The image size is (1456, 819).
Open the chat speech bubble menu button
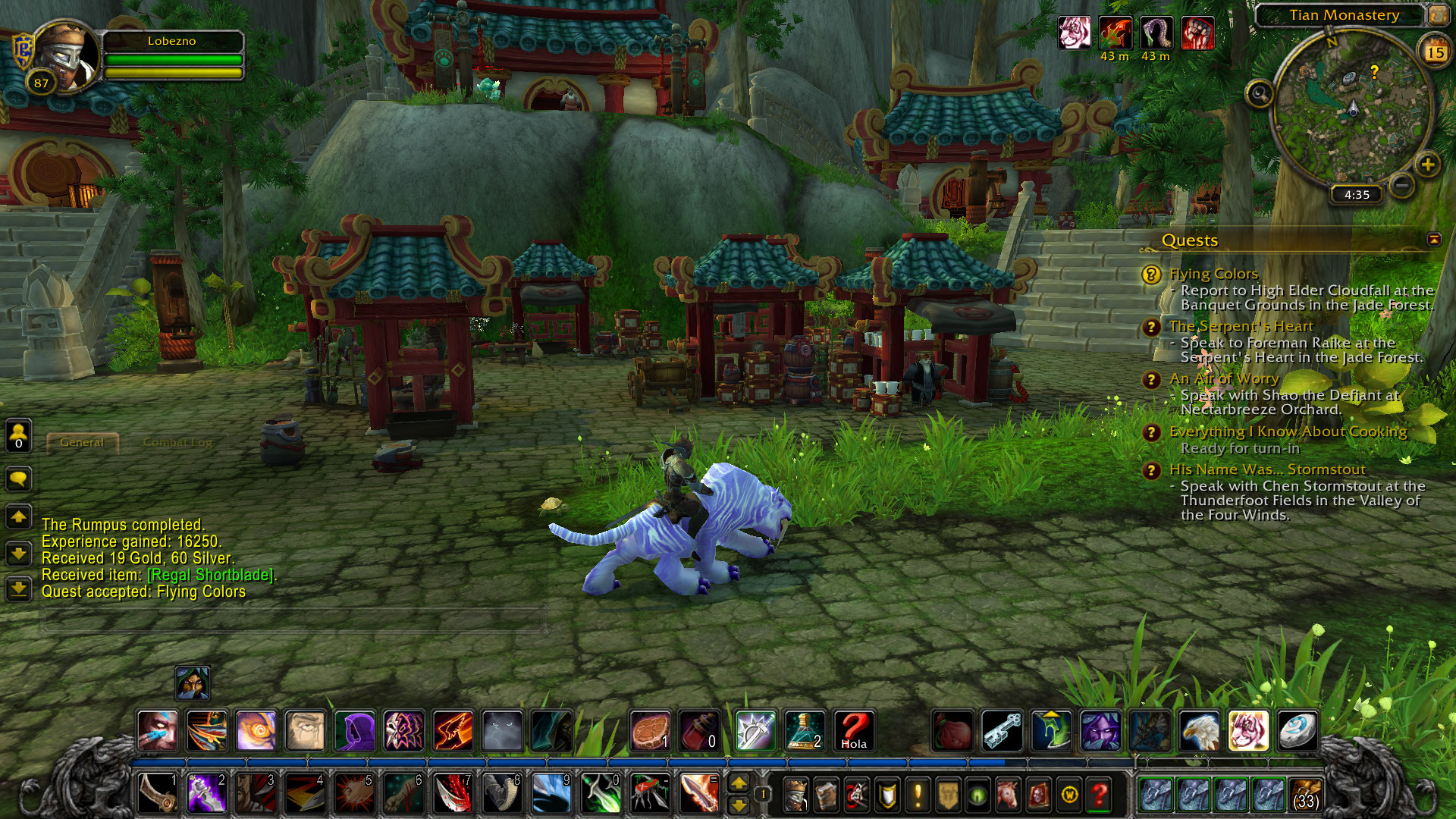click(x=18, y=479)
